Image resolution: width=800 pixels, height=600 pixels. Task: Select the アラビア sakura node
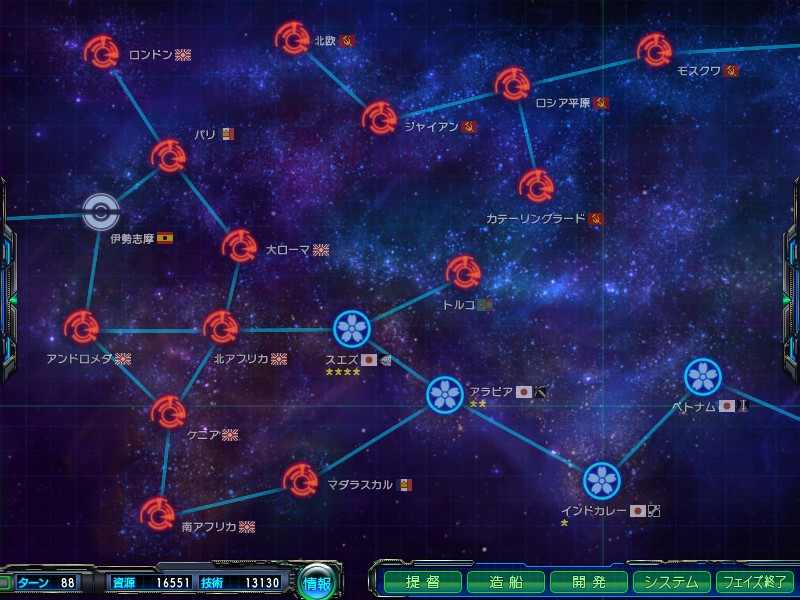(x=444, y=395)
